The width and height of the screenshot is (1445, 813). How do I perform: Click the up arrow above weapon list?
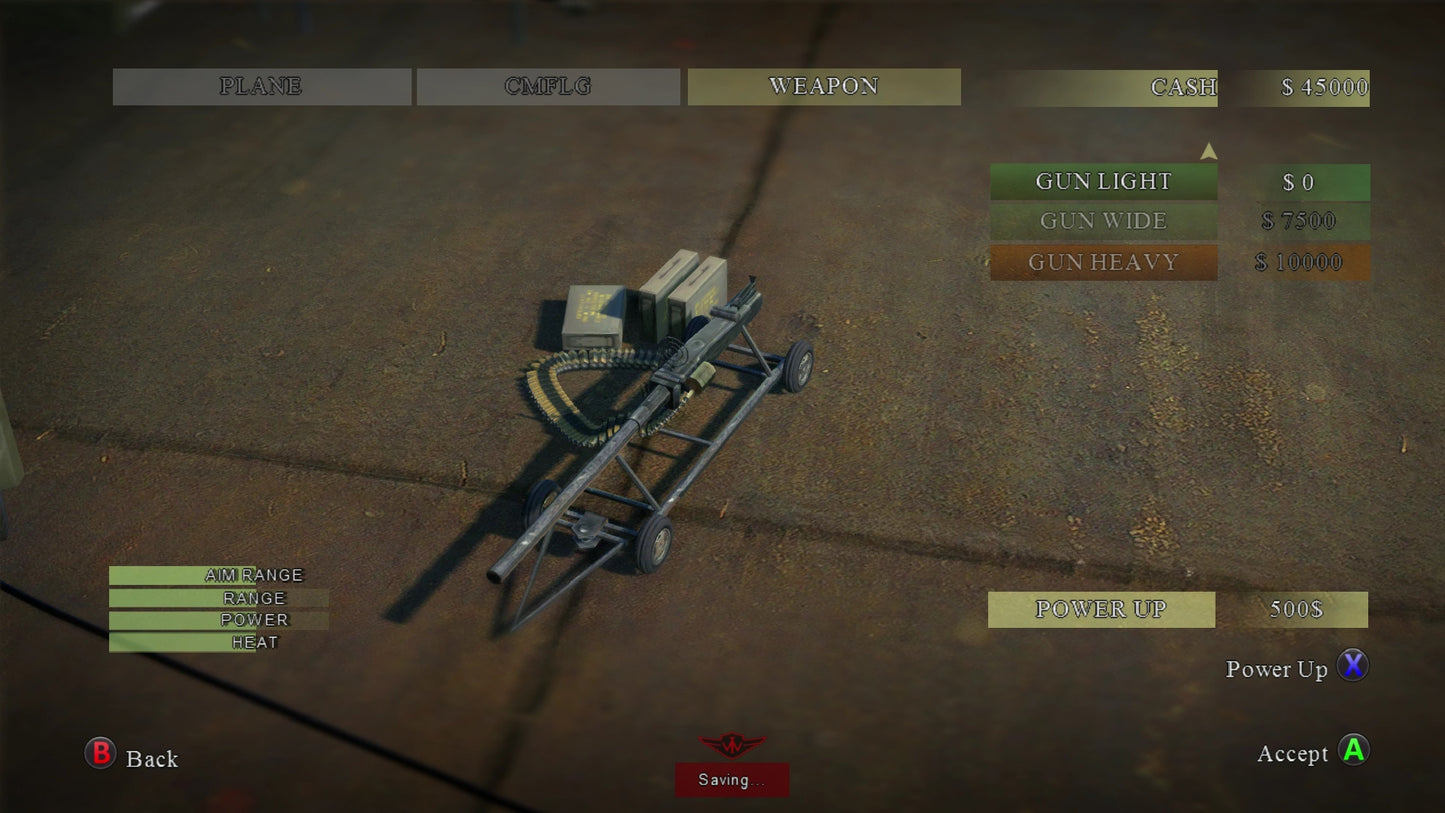point(1208,151)
